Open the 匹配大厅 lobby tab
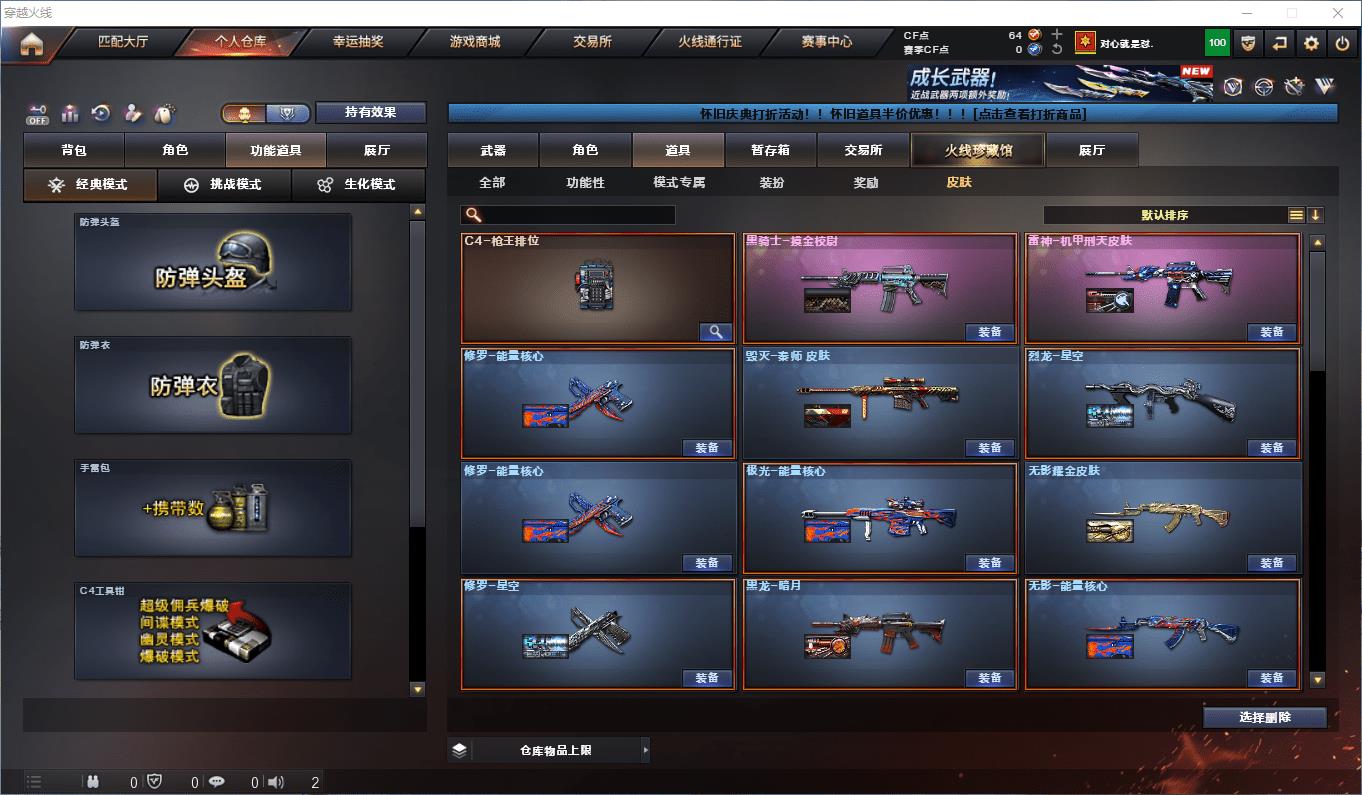Screen dimensions: 1362x795 click(122, 42)
